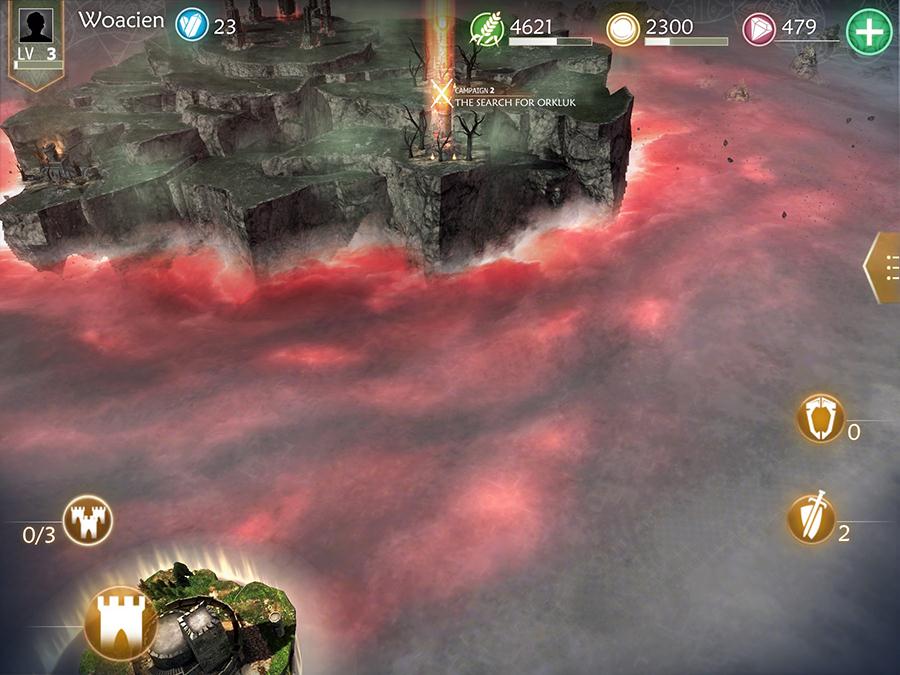The height and width of the screenshot is (675, 900).
Task: Expand the side panel arrow tab
Action: point(882,268)
